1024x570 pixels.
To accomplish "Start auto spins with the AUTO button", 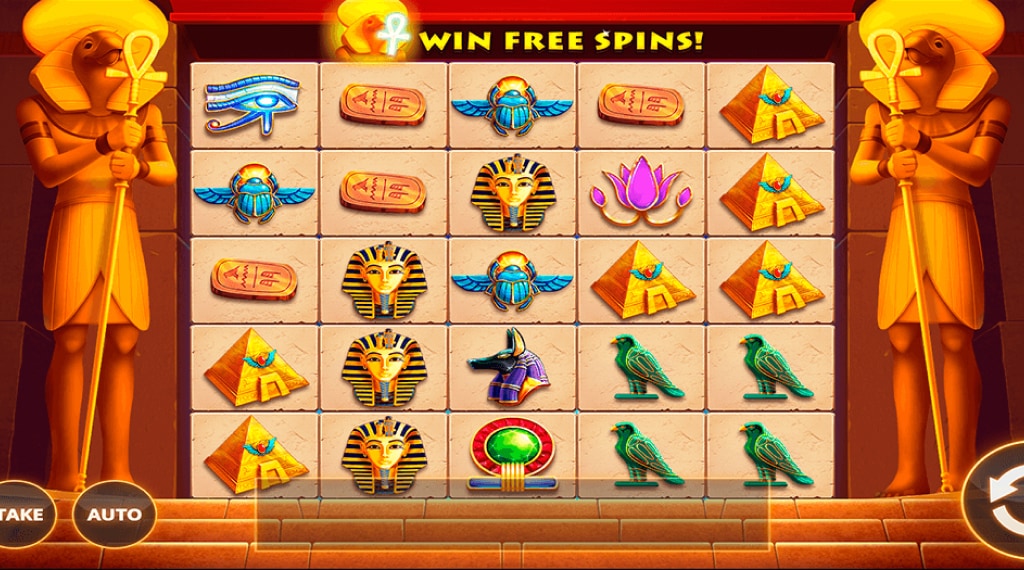I will pos(114,515).
